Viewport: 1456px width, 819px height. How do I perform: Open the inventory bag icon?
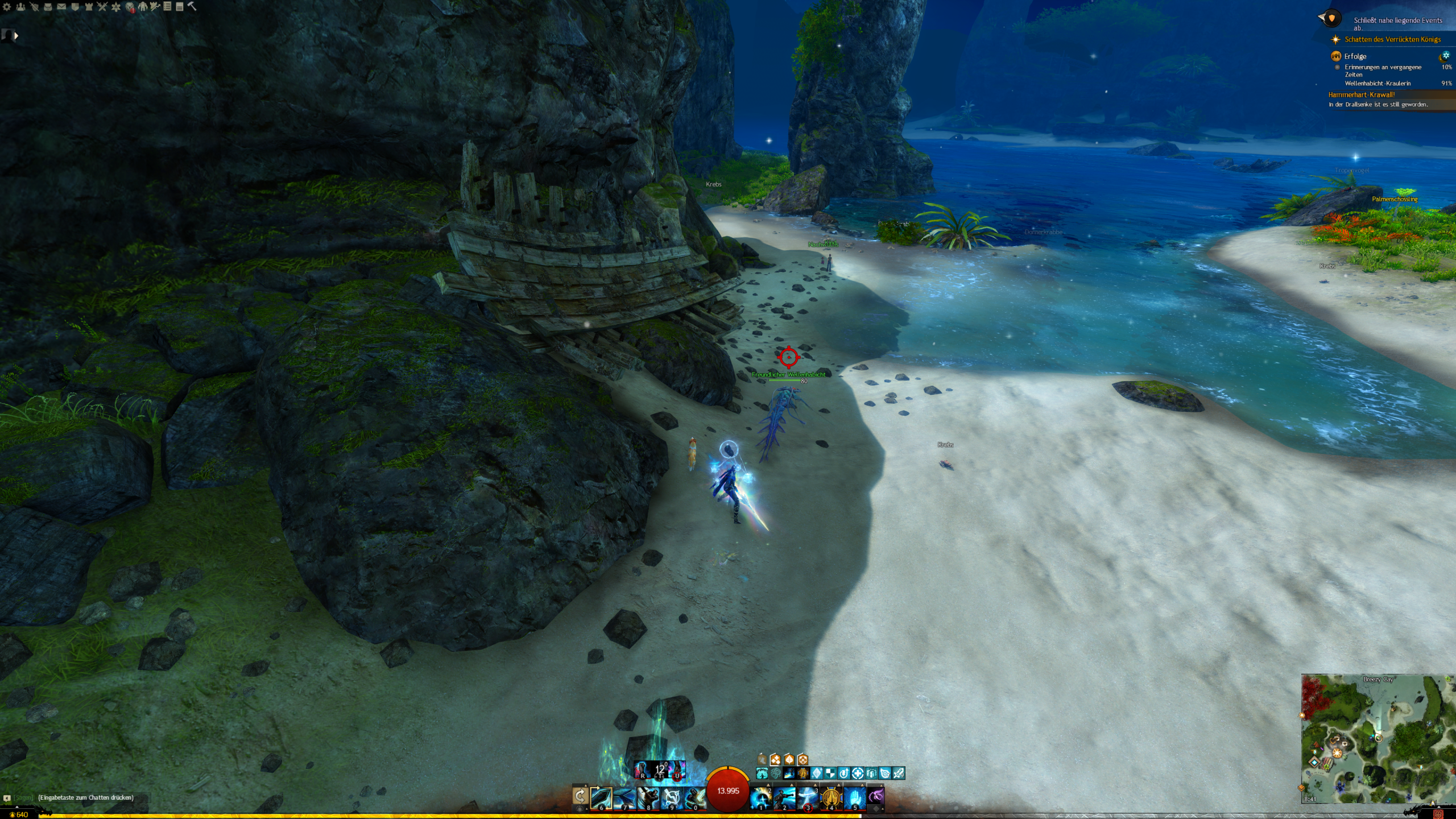48,7
